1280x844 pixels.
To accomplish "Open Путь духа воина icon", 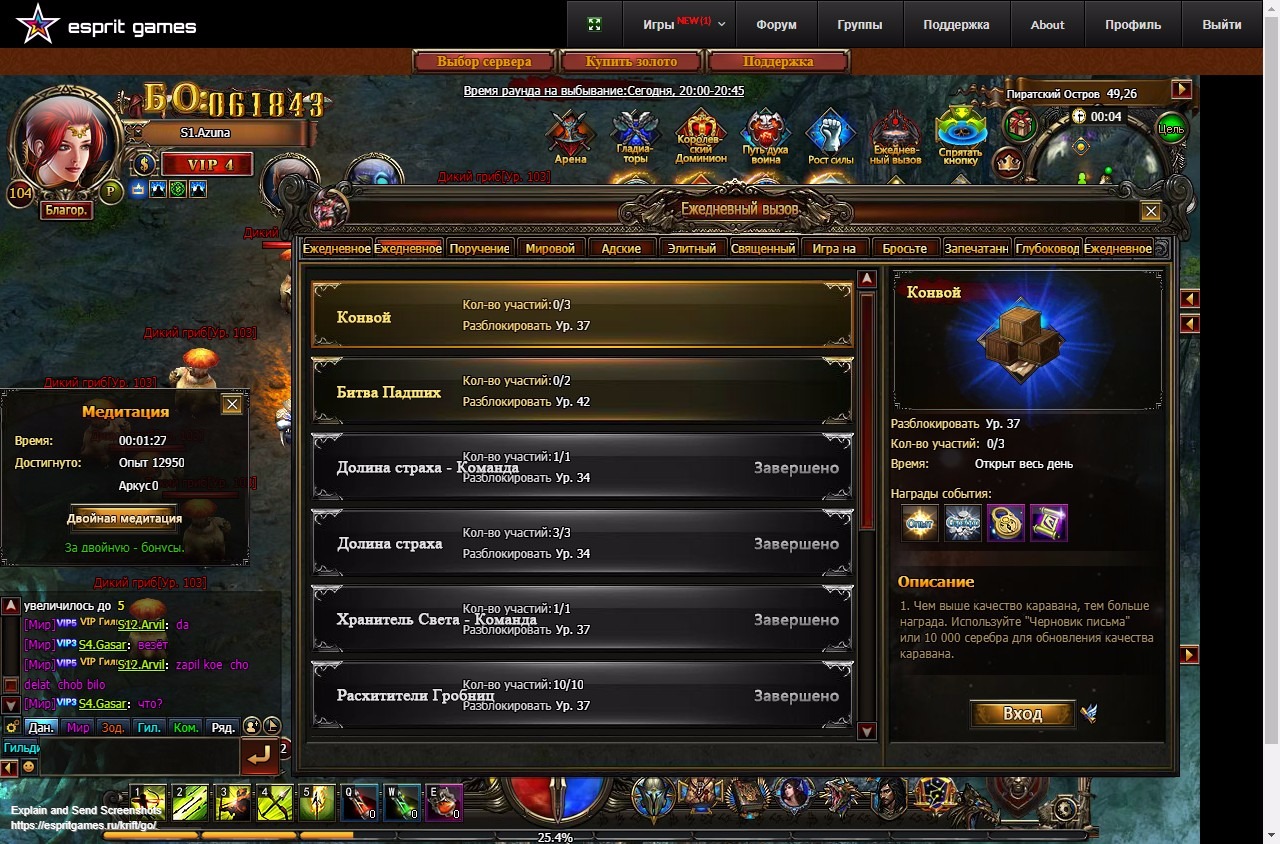I will (x=765, y=135).
